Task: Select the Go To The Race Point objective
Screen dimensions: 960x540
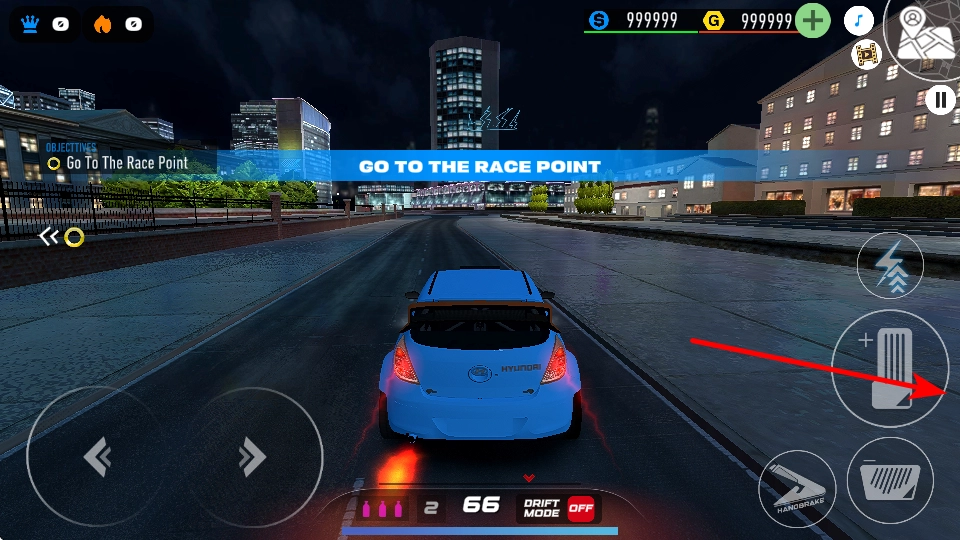Action: click(x=125, y=163)
